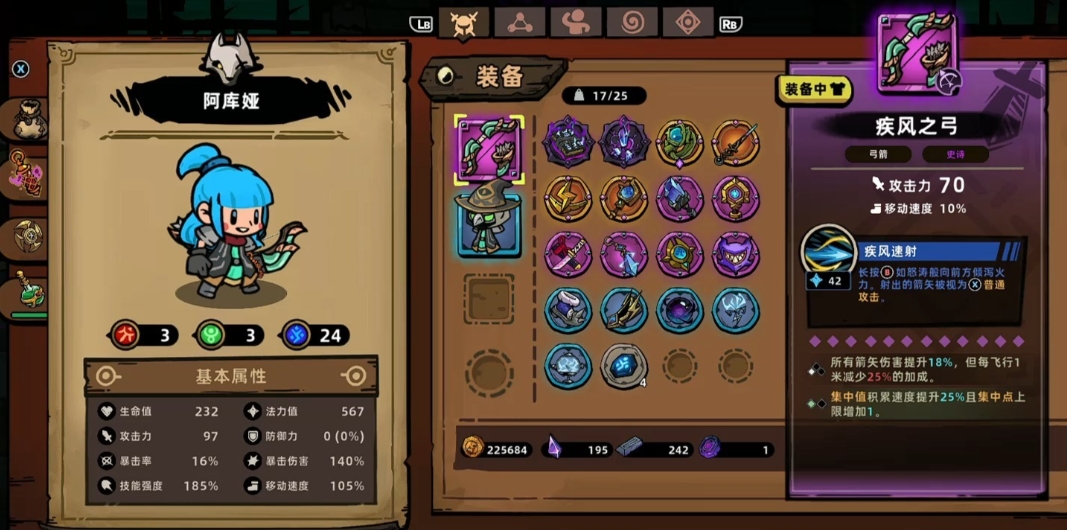Open the golden shuriken side tab
1067x530 pixels.
26,234
